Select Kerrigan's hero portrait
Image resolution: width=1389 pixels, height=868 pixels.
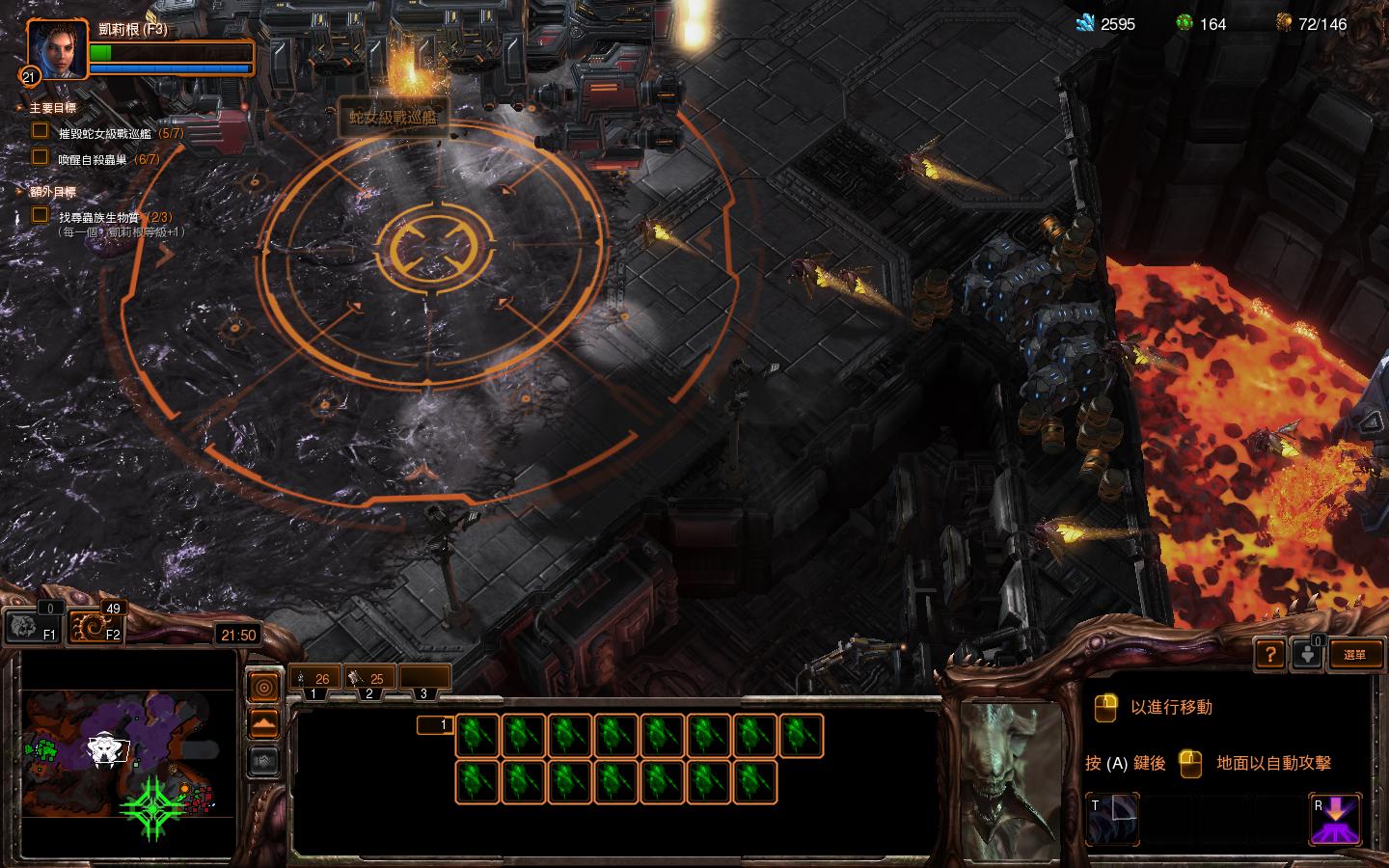click(52, 50)
